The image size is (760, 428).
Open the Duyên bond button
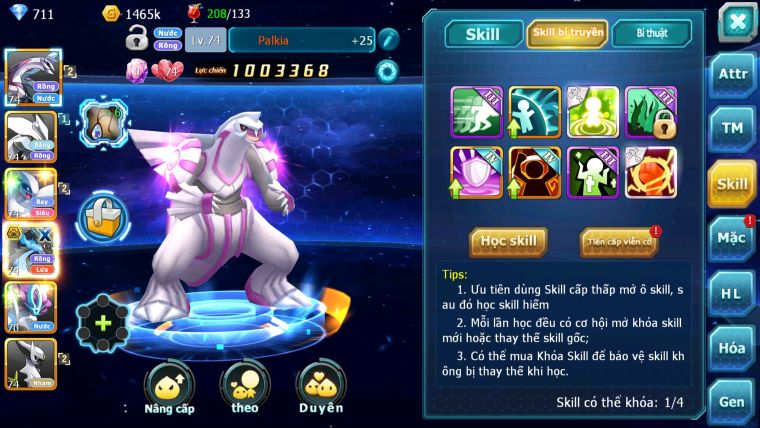tap(320, 387)
